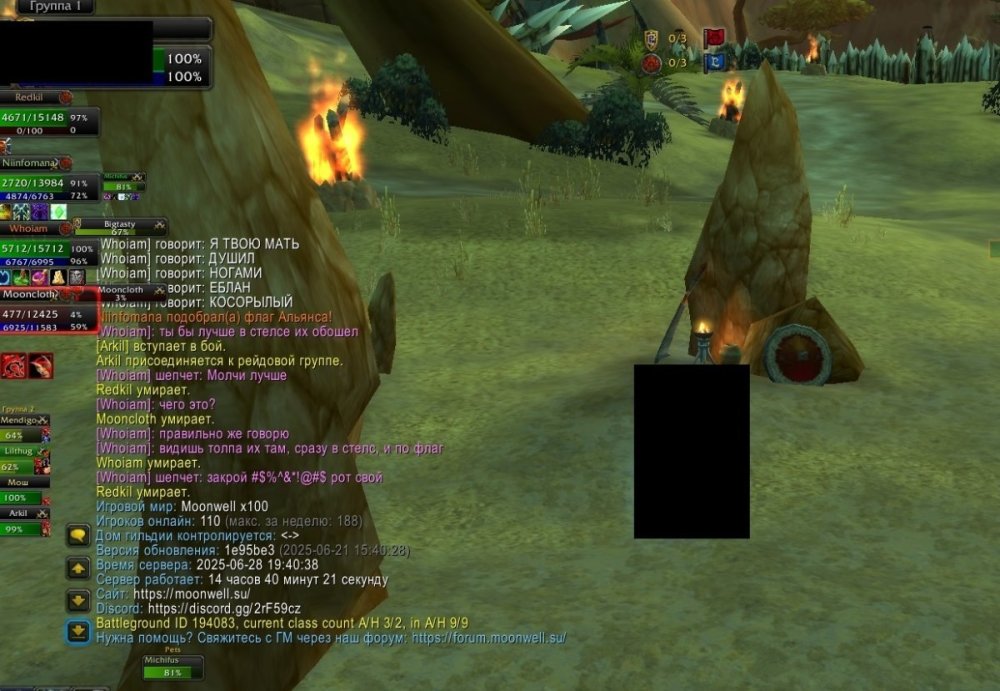
Task: Open the moonwell.su website link in chat
Action: pyautogui.click(x=191, y=593)
